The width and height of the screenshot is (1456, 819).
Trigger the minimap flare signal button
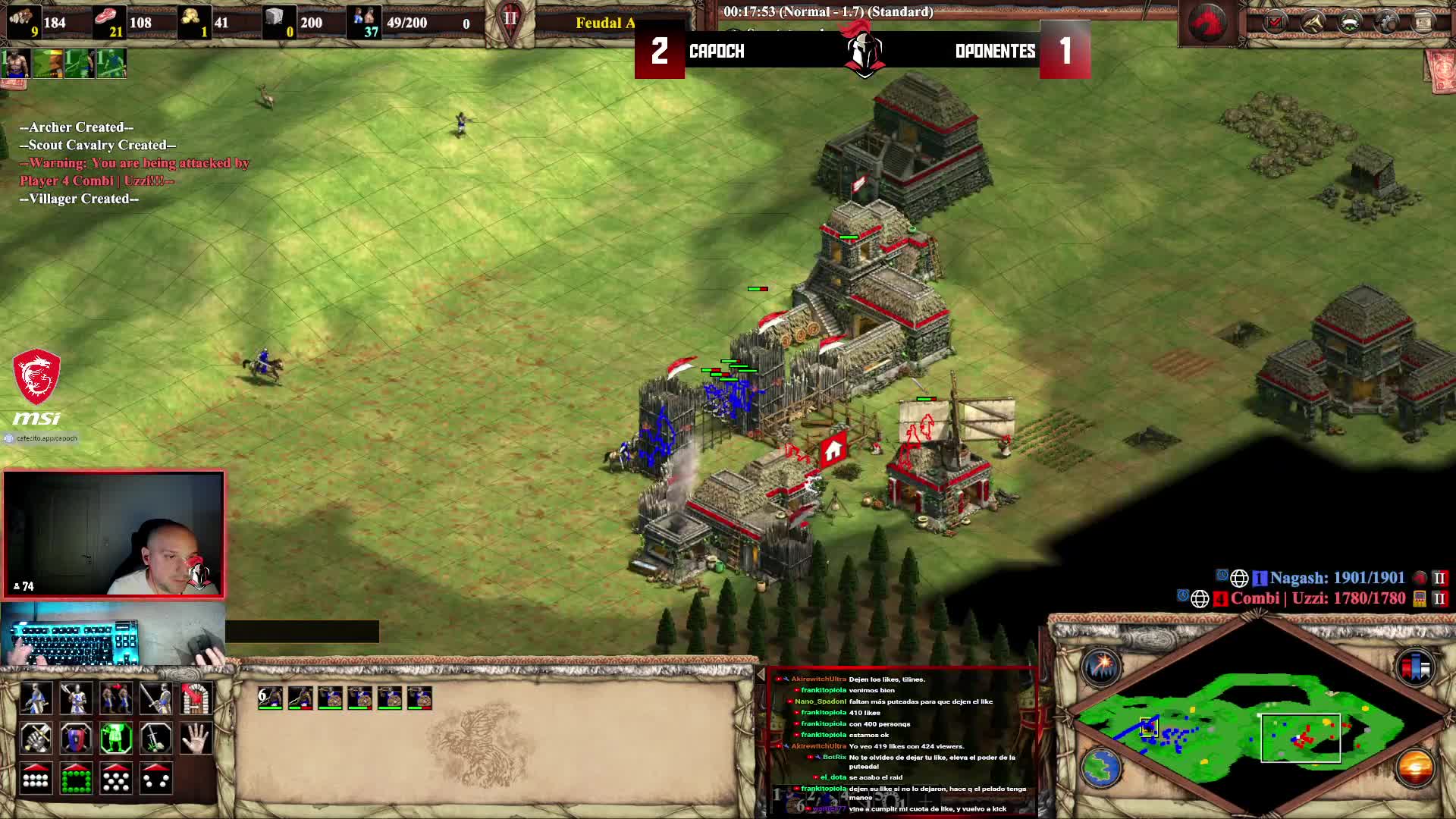pos(1101,667)
